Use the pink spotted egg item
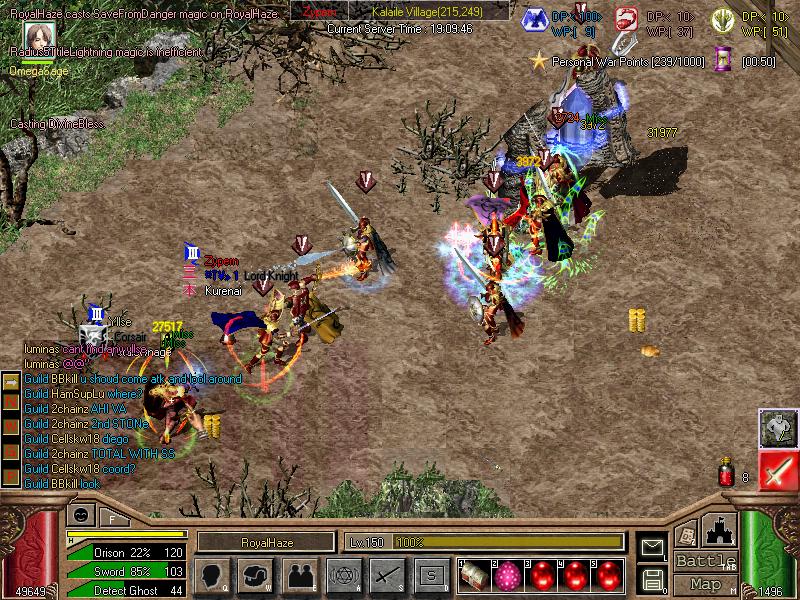 point(507,575)
